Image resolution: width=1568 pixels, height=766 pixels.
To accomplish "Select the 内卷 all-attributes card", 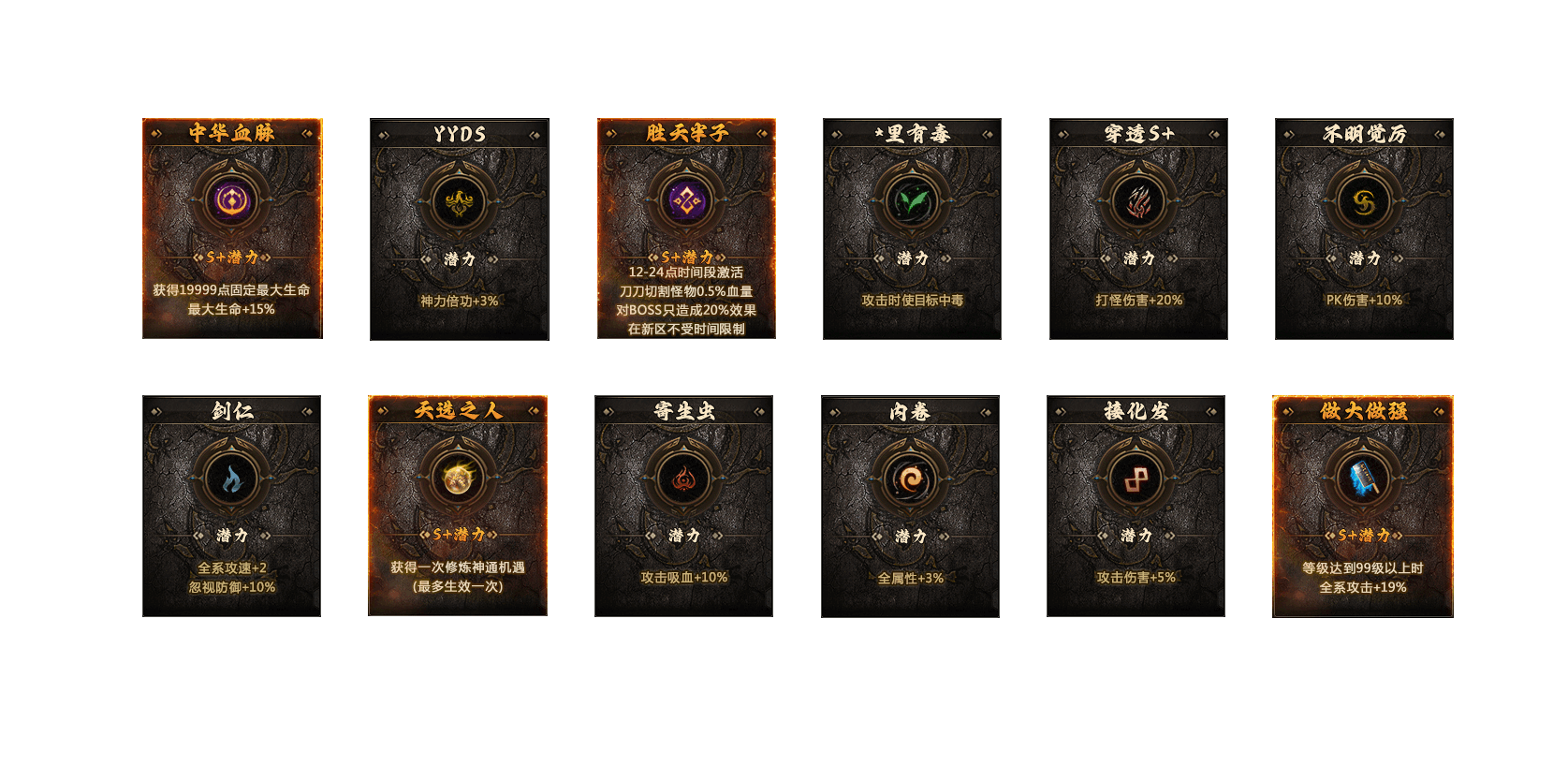I will coord(910,506).
